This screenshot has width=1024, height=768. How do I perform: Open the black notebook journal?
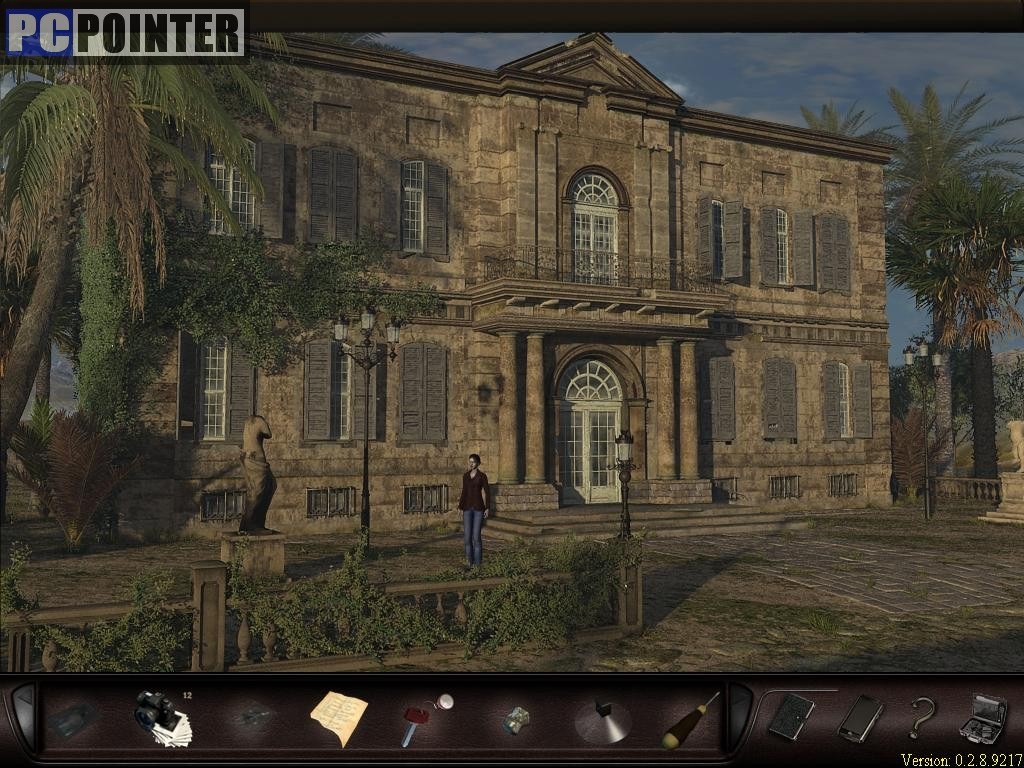(790, 716)
